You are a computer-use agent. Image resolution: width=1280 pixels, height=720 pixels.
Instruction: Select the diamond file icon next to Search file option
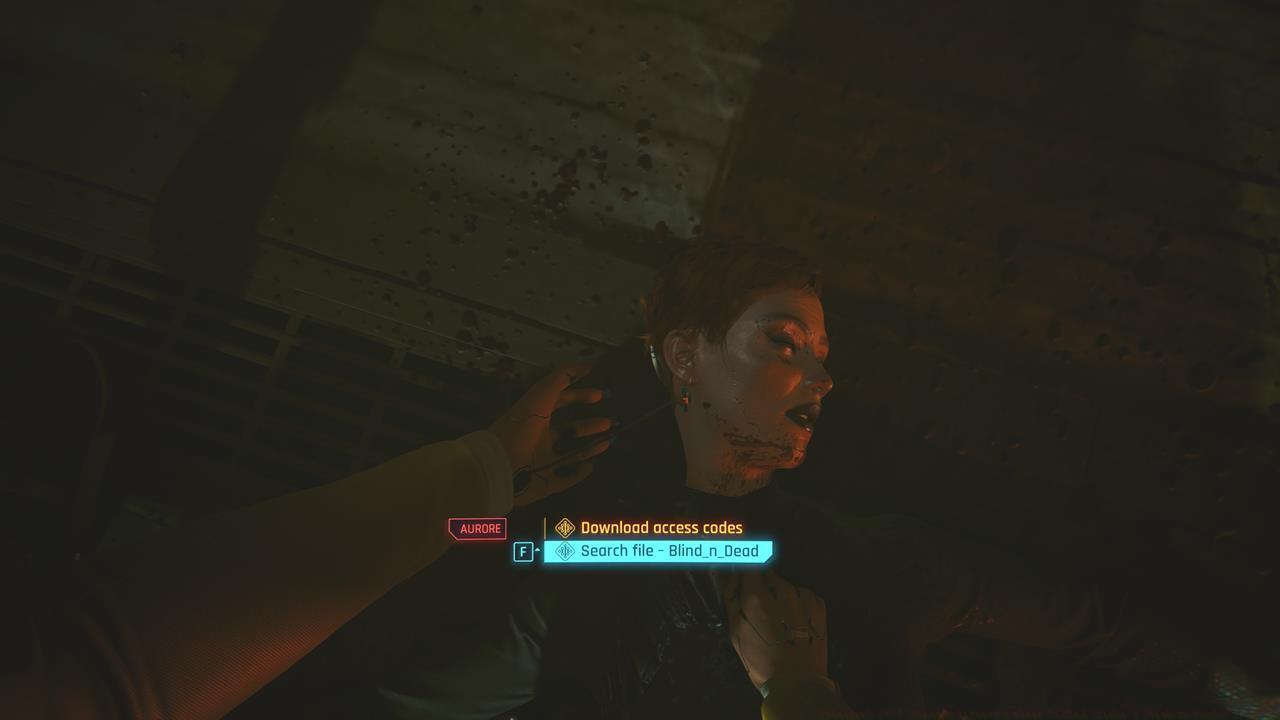[x=564, y=550]
